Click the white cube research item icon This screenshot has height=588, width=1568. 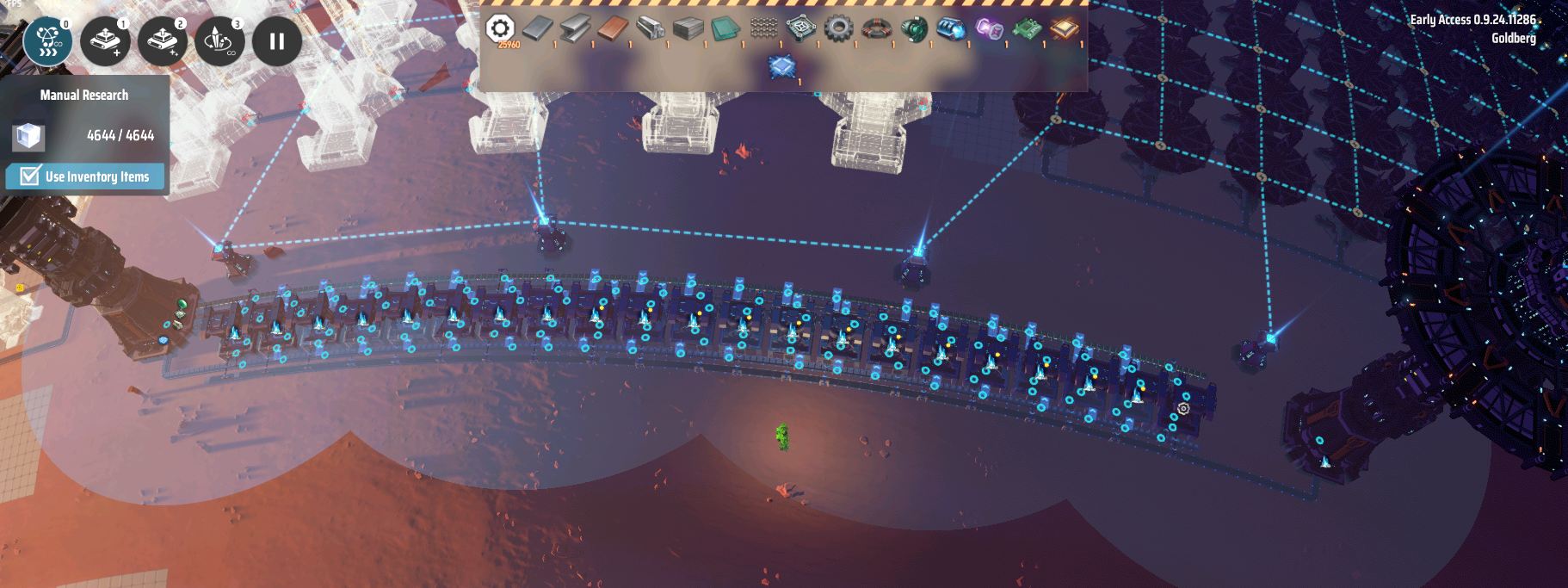pos(28,136)
